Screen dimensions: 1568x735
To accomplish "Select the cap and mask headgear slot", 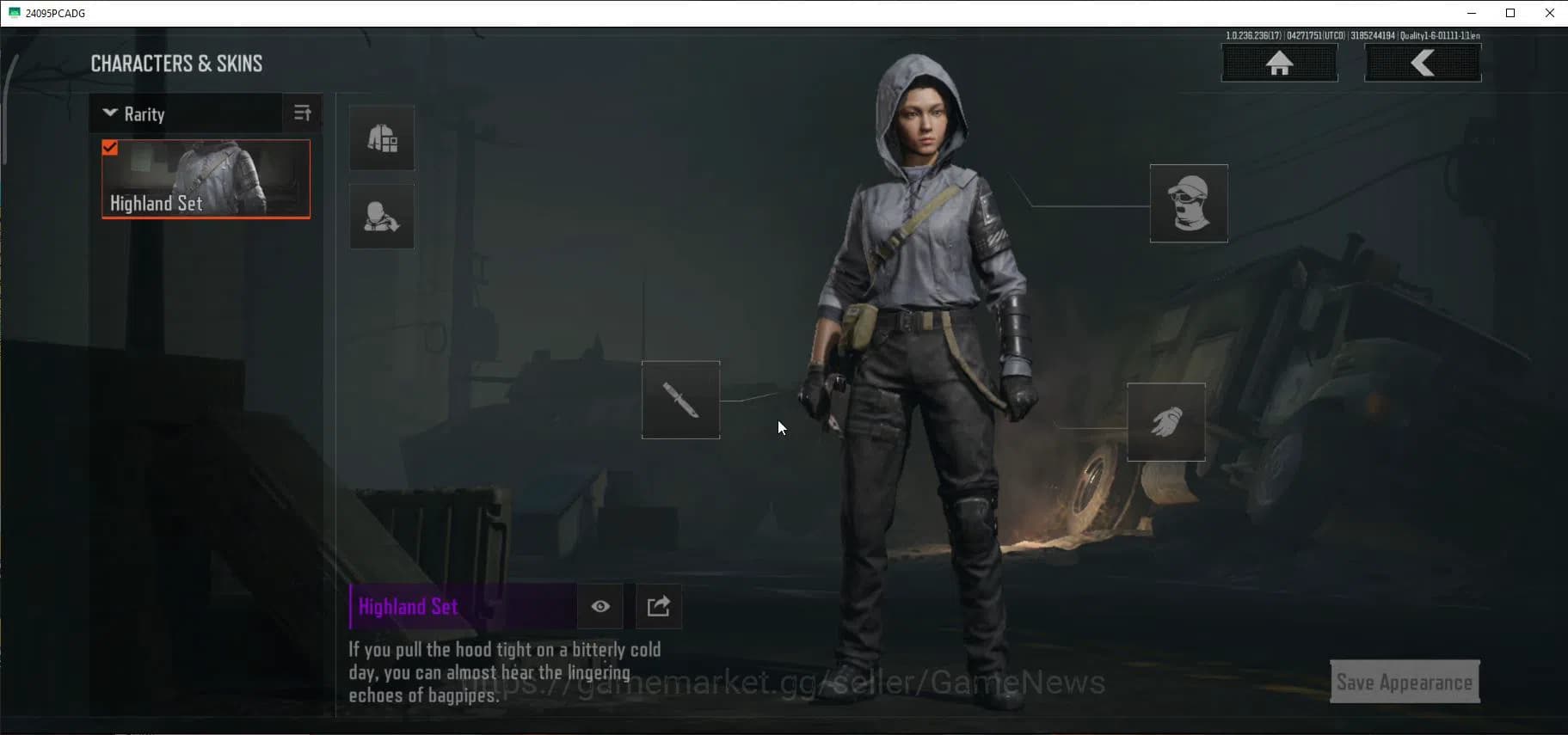I will point(1189,203).
